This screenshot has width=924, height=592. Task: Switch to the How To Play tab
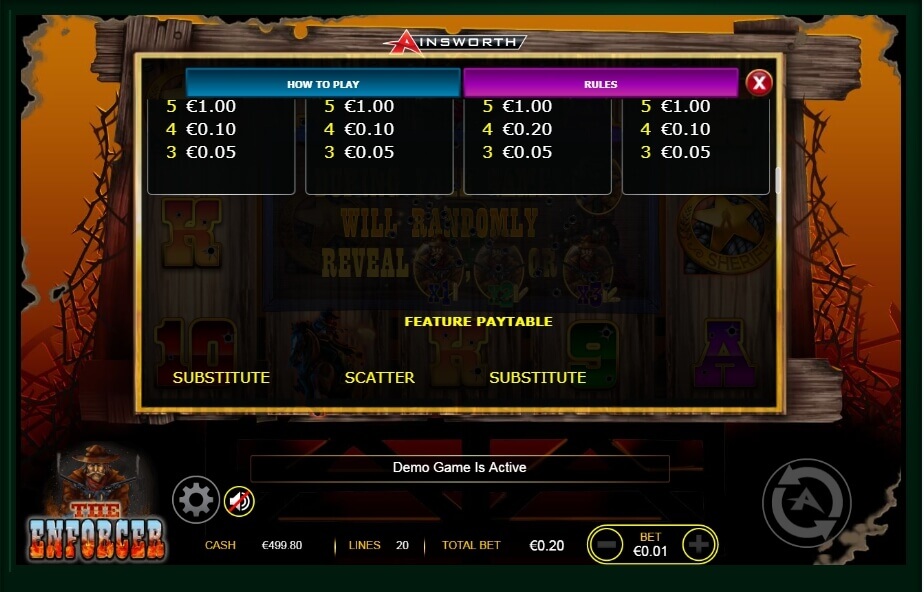[x=323, y=84]
